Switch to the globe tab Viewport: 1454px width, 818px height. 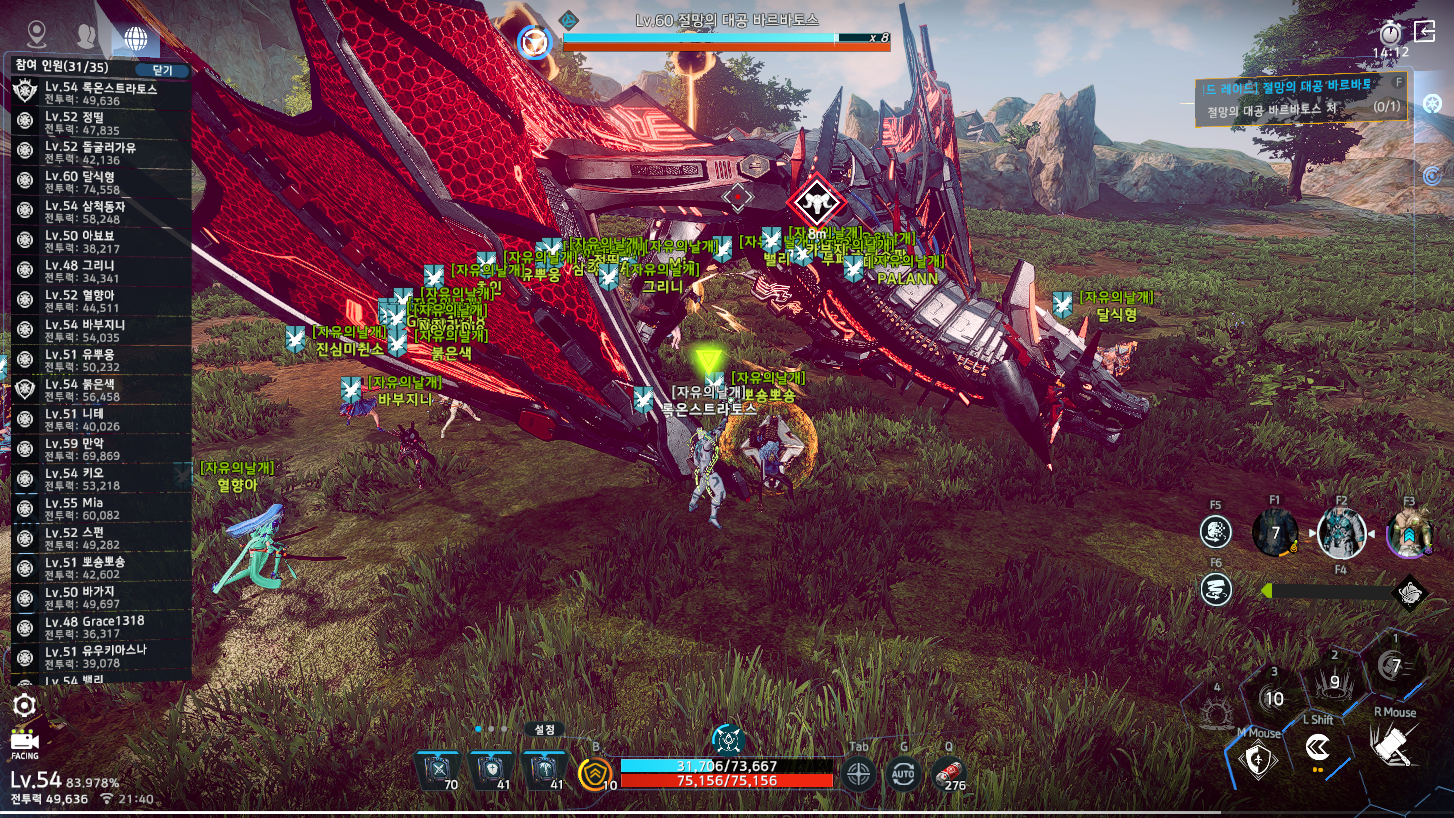[135, 38]
